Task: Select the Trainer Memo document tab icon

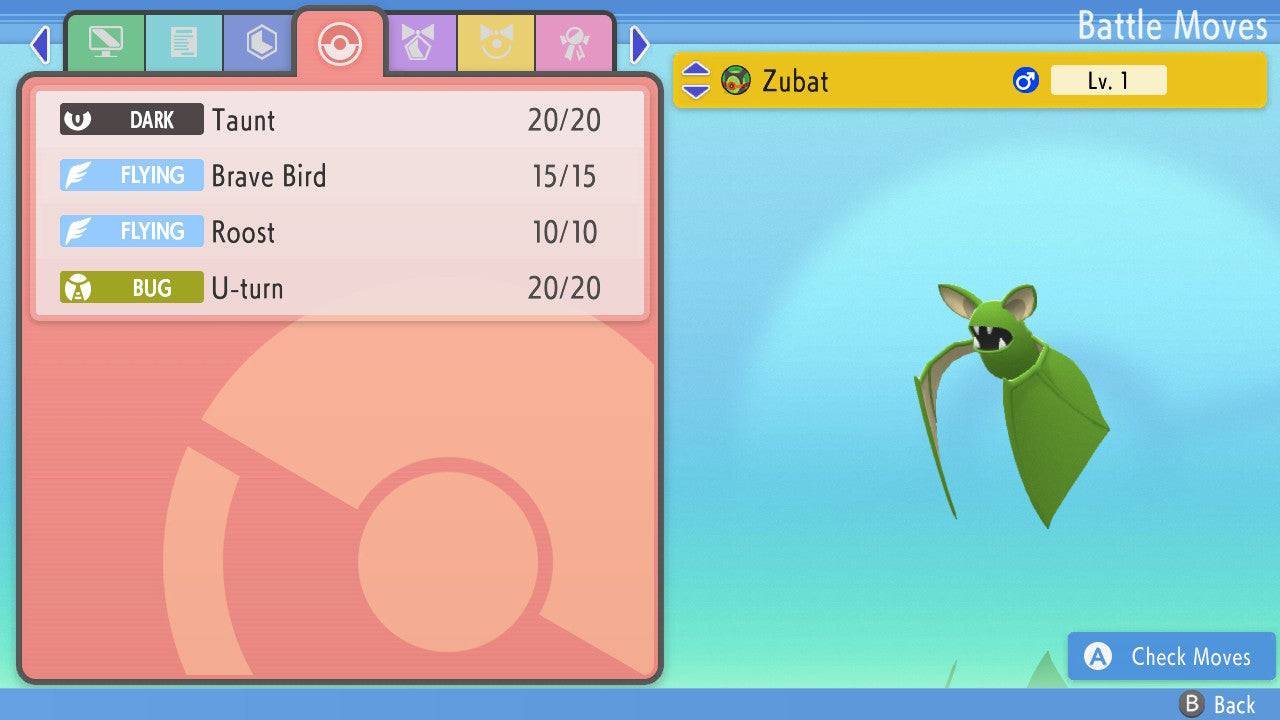Action: point(183,43)
